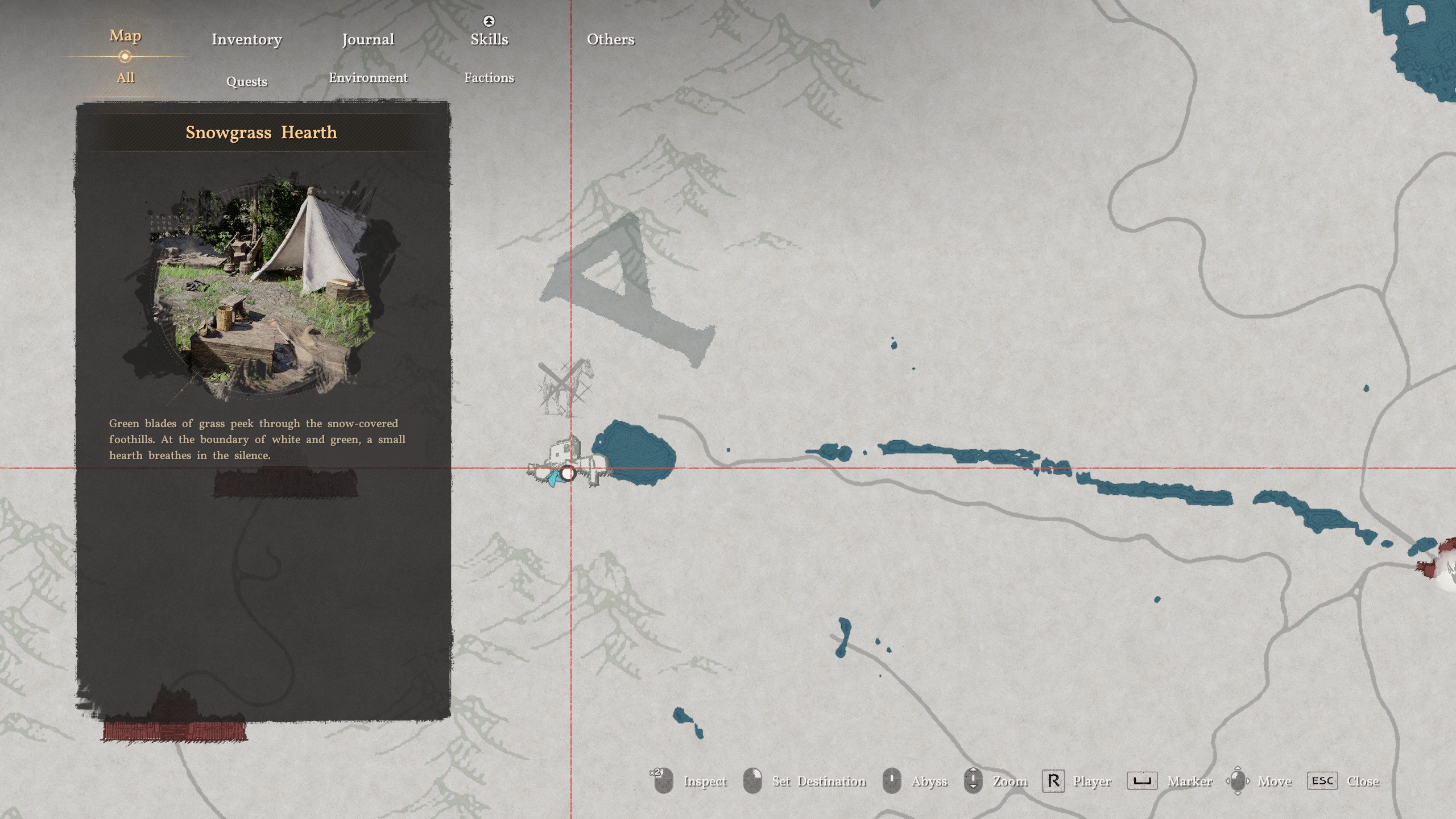This screenshot has height=819, width=1456.
Task: Click the Map tab
Action: (125, 36)
